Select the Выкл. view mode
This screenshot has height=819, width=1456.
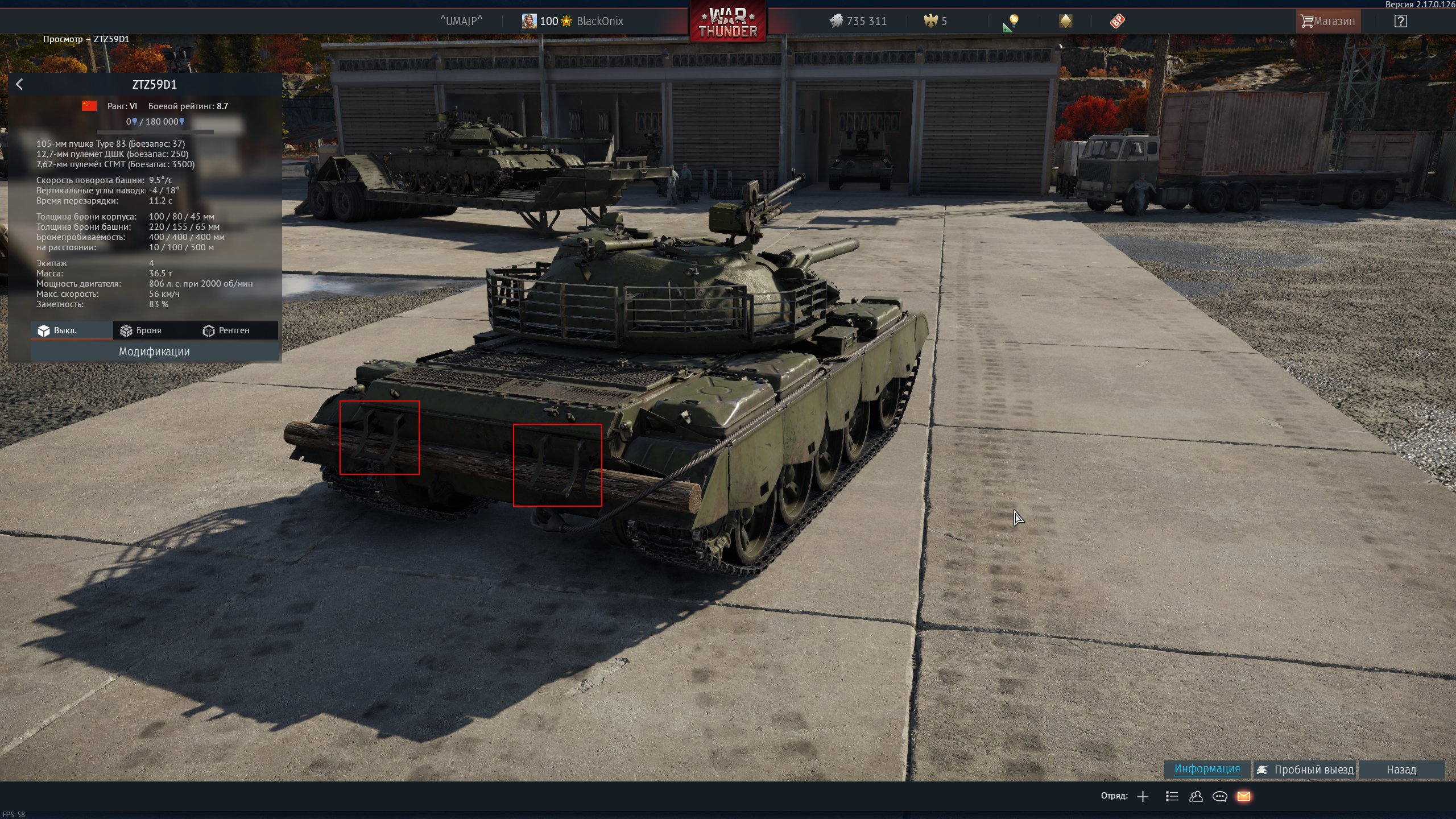point(58,330)
